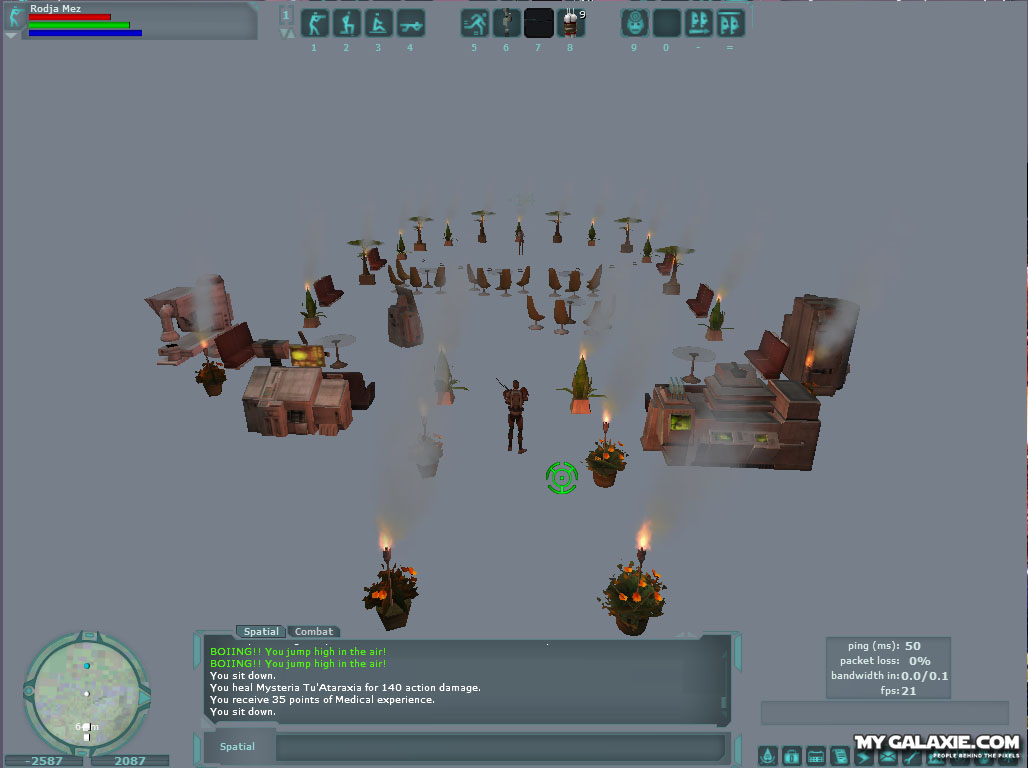Activate the head target ability in slot 9
The width and height of the screenshot is (1028, 768).
[634, 23]
